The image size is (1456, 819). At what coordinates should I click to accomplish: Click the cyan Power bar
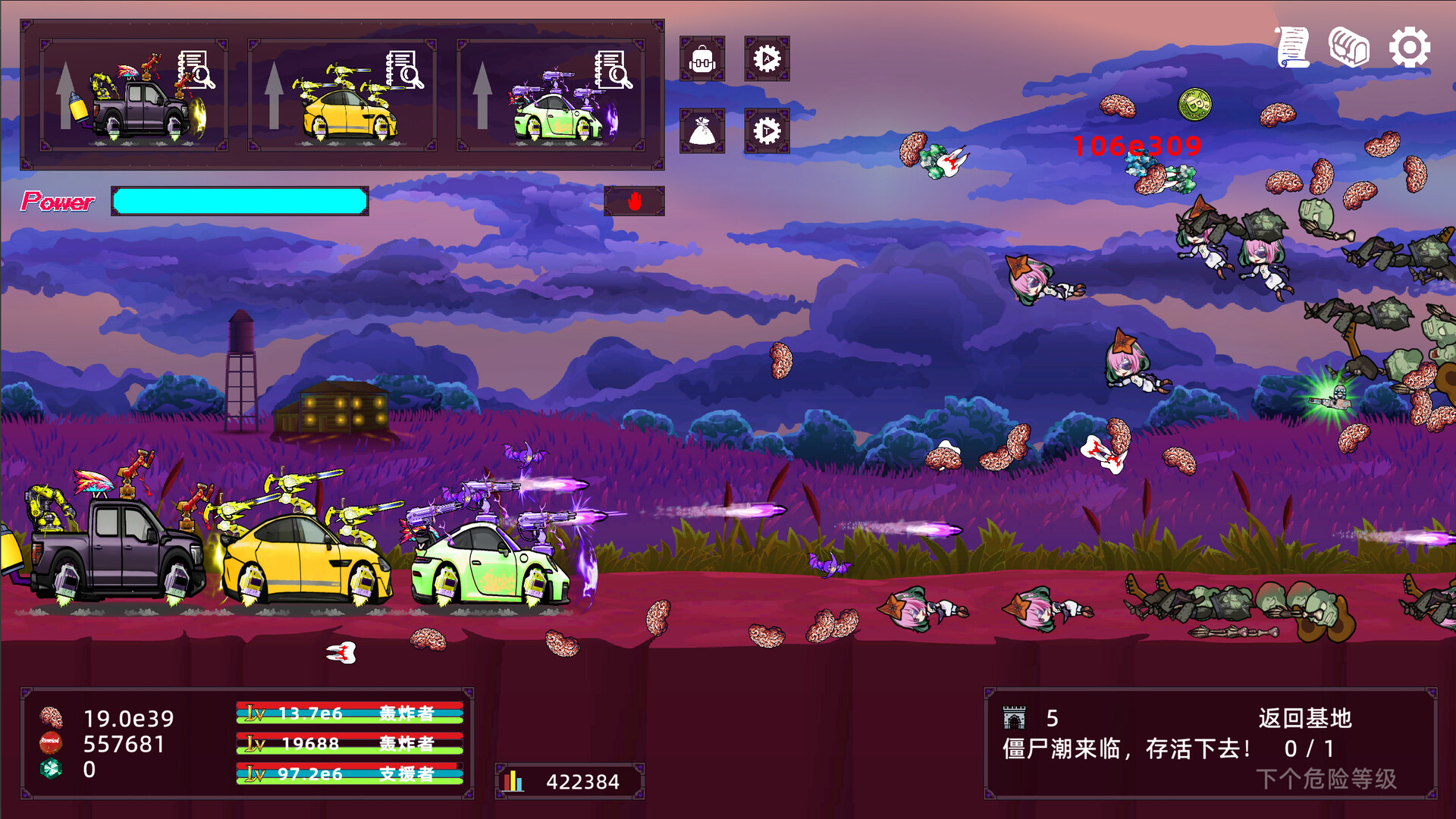(239, 201)
